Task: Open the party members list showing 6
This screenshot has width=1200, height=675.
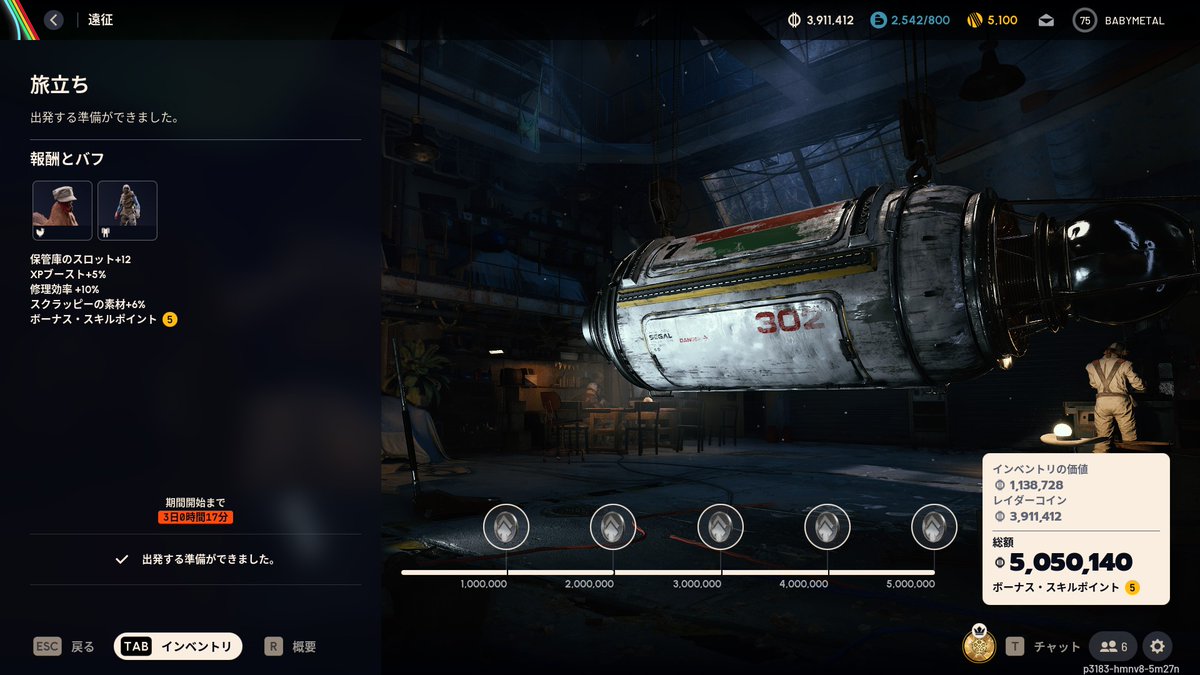Action: 1113,646
